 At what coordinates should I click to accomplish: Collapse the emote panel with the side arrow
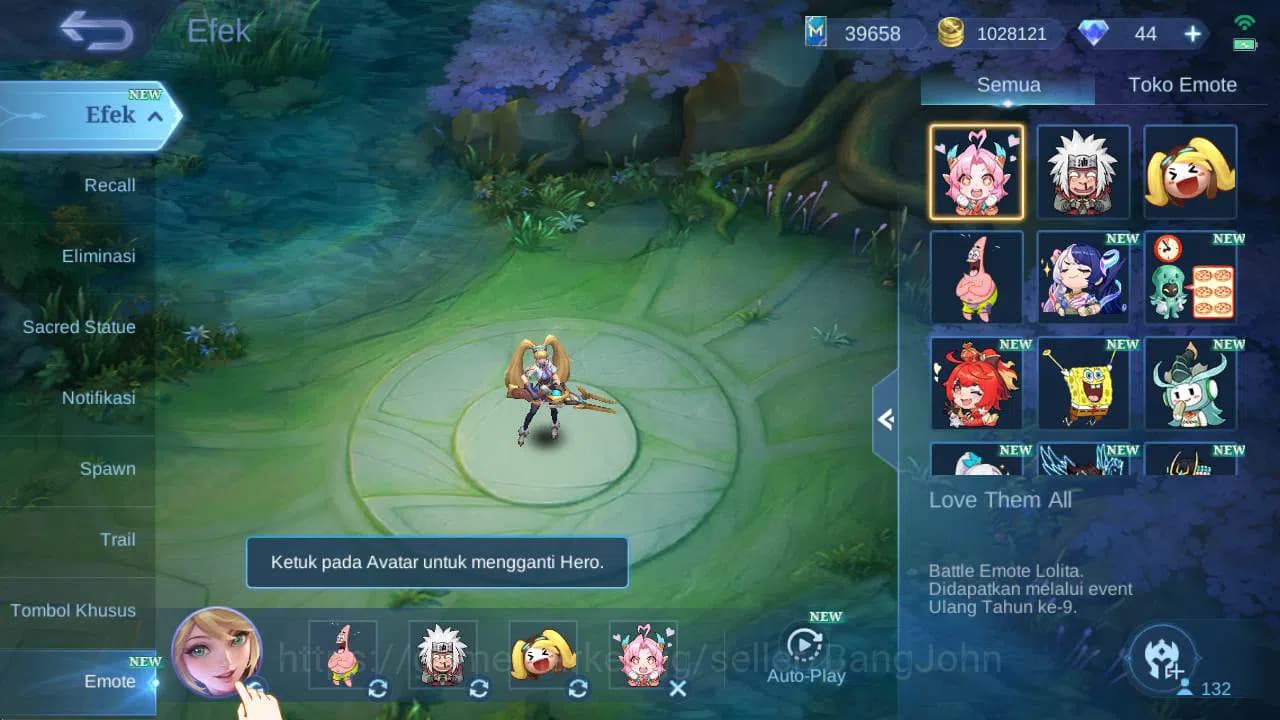coord(886,419)
